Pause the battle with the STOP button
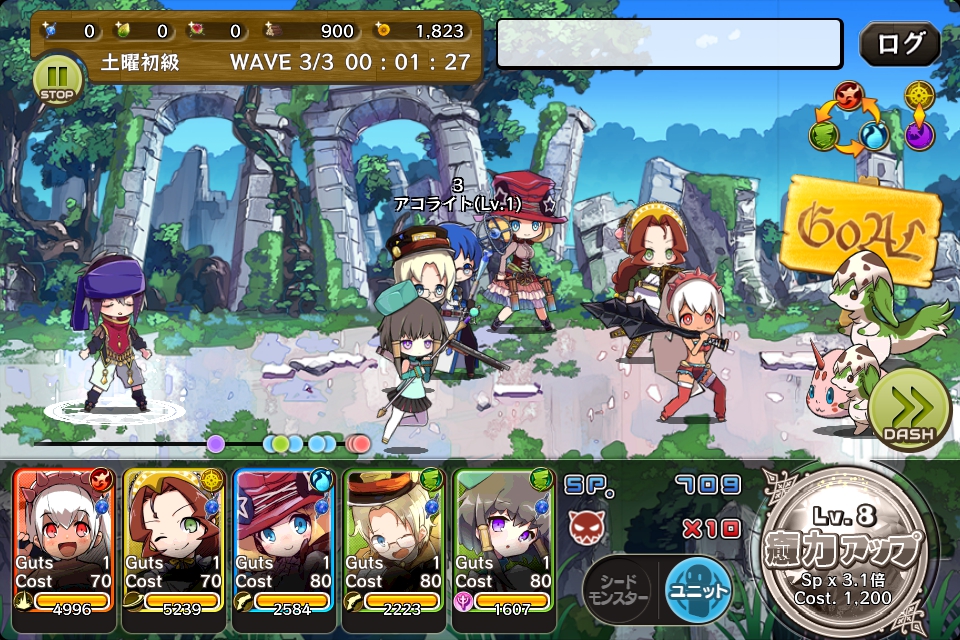Viewport: 960px width, 640px height. 58,80
